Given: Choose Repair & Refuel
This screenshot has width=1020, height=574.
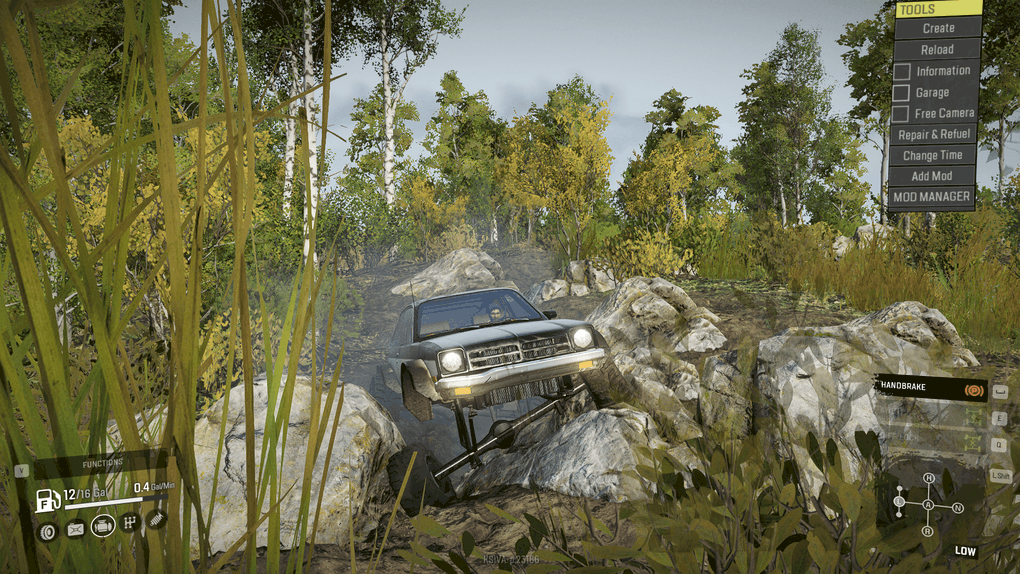Looking at the screenshot, I should [933, 134].
